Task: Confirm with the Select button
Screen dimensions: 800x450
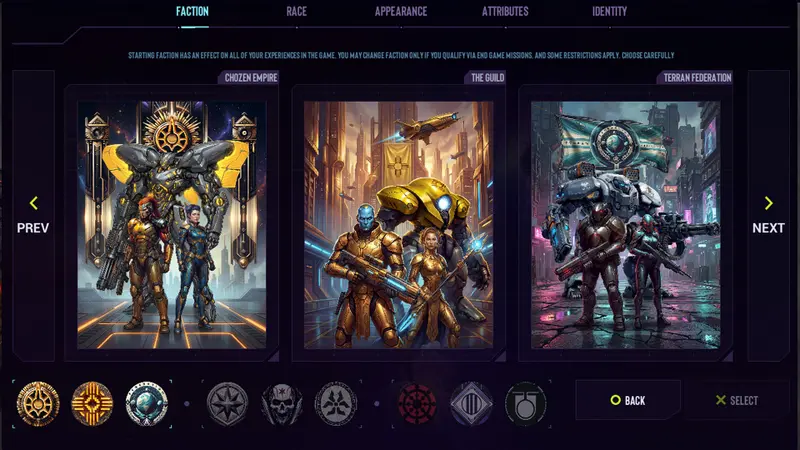Action: click(x=737, y=400)
